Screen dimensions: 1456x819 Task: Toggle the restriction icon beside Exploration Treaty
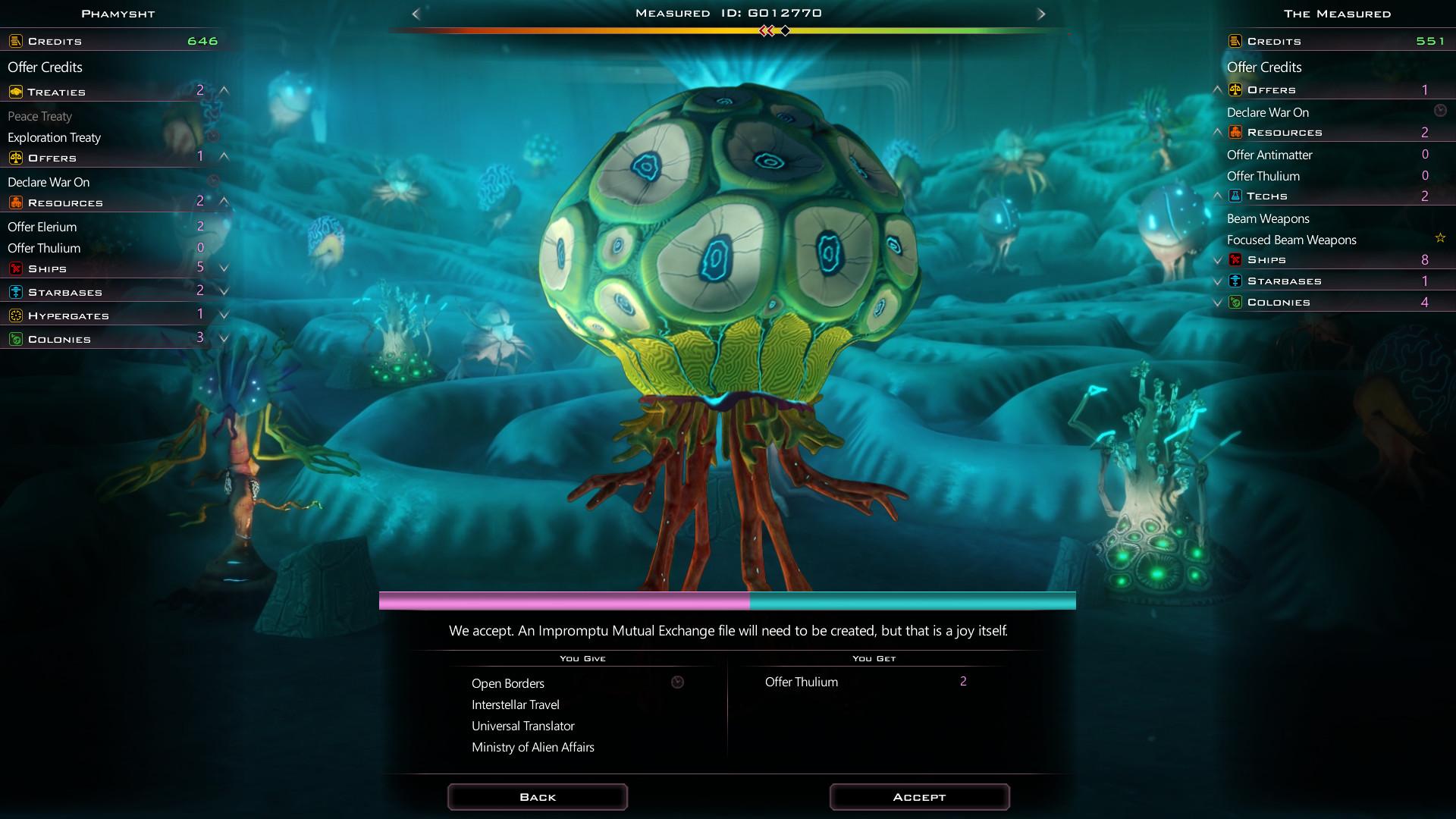point(215,137)
